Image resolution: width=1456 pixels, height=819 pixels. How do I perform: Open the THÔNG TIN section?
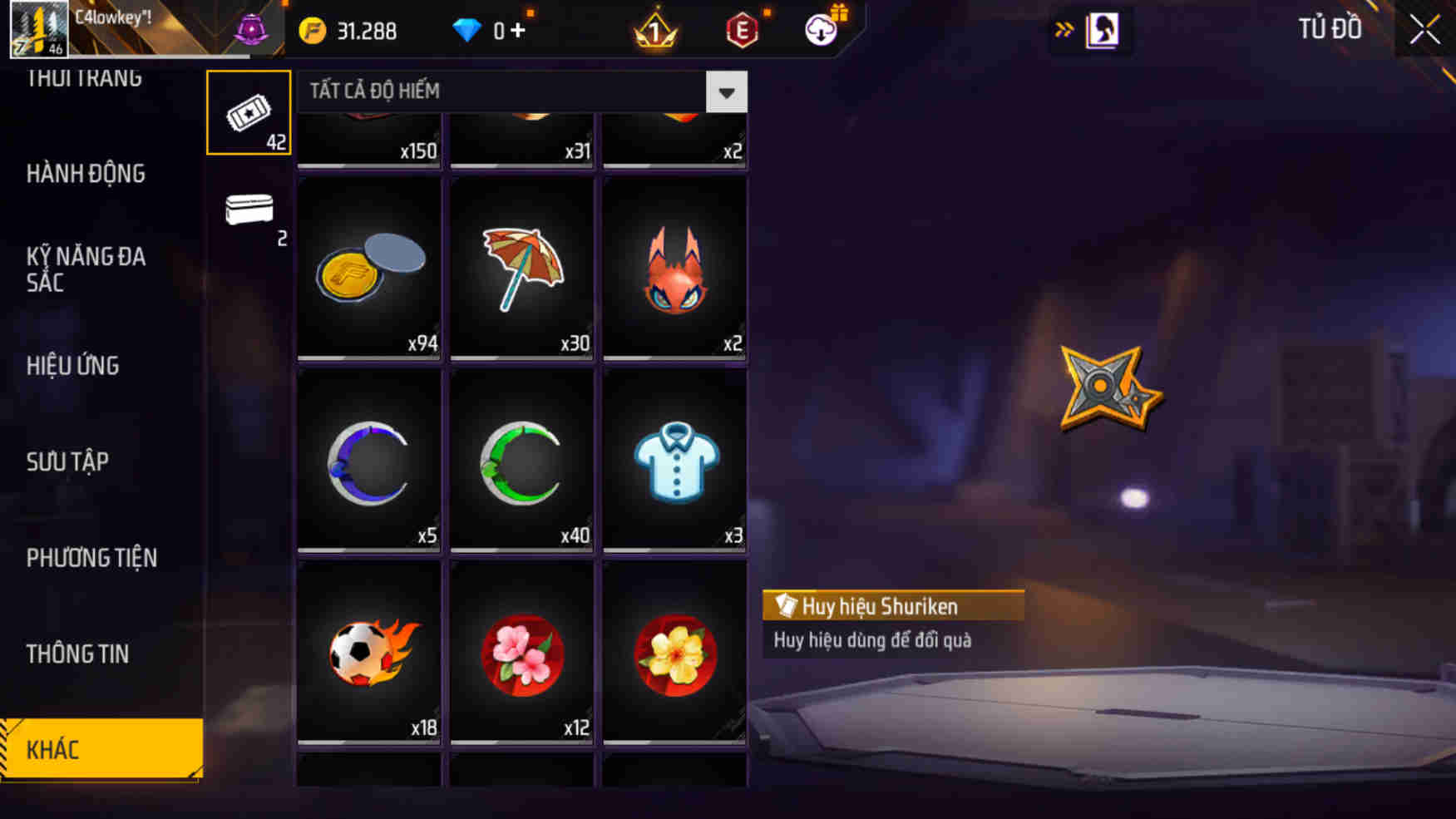tap(79, 654)
